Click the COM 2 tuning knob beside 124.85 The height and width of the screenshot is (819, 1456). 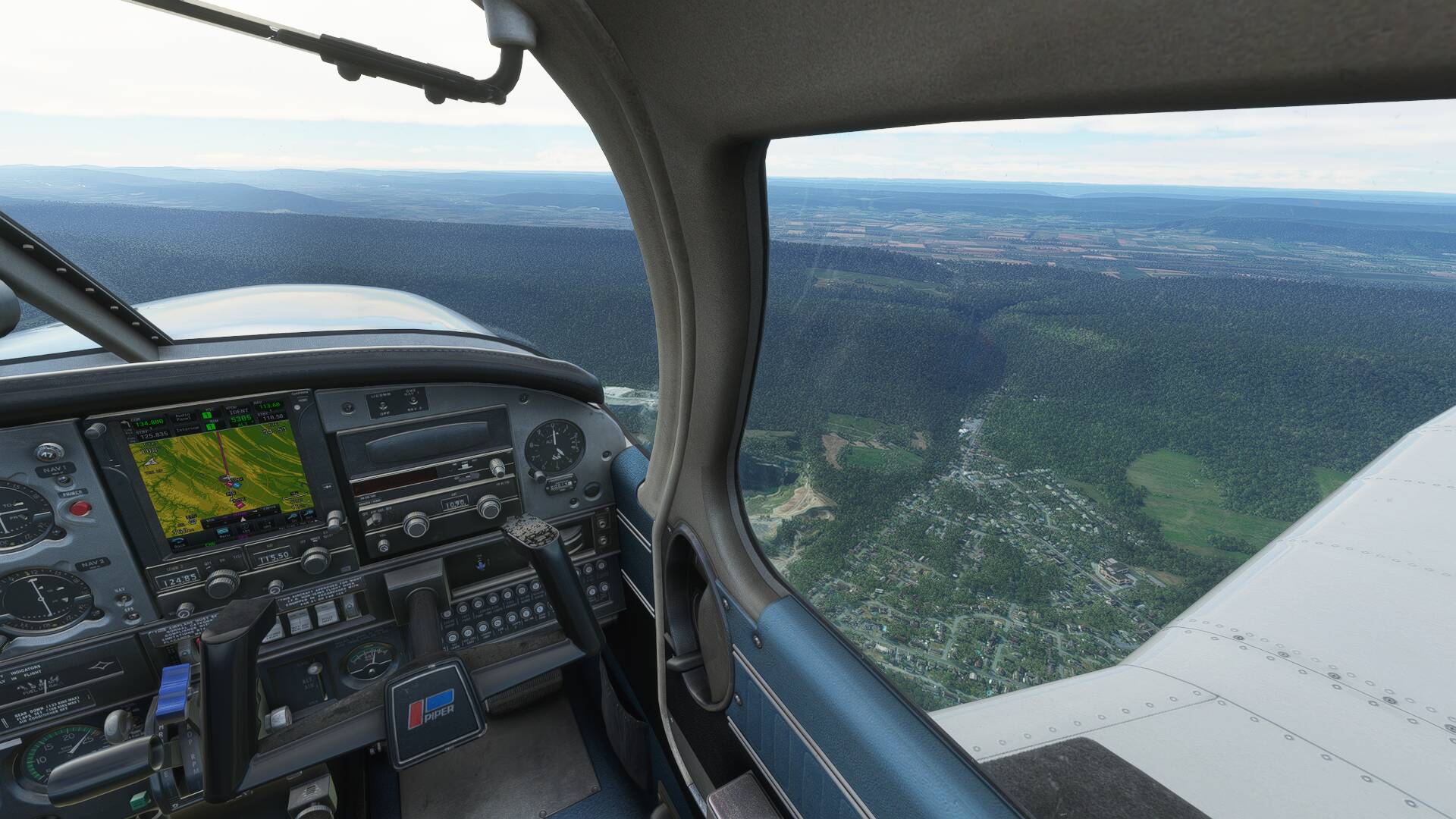pos(222,582)
